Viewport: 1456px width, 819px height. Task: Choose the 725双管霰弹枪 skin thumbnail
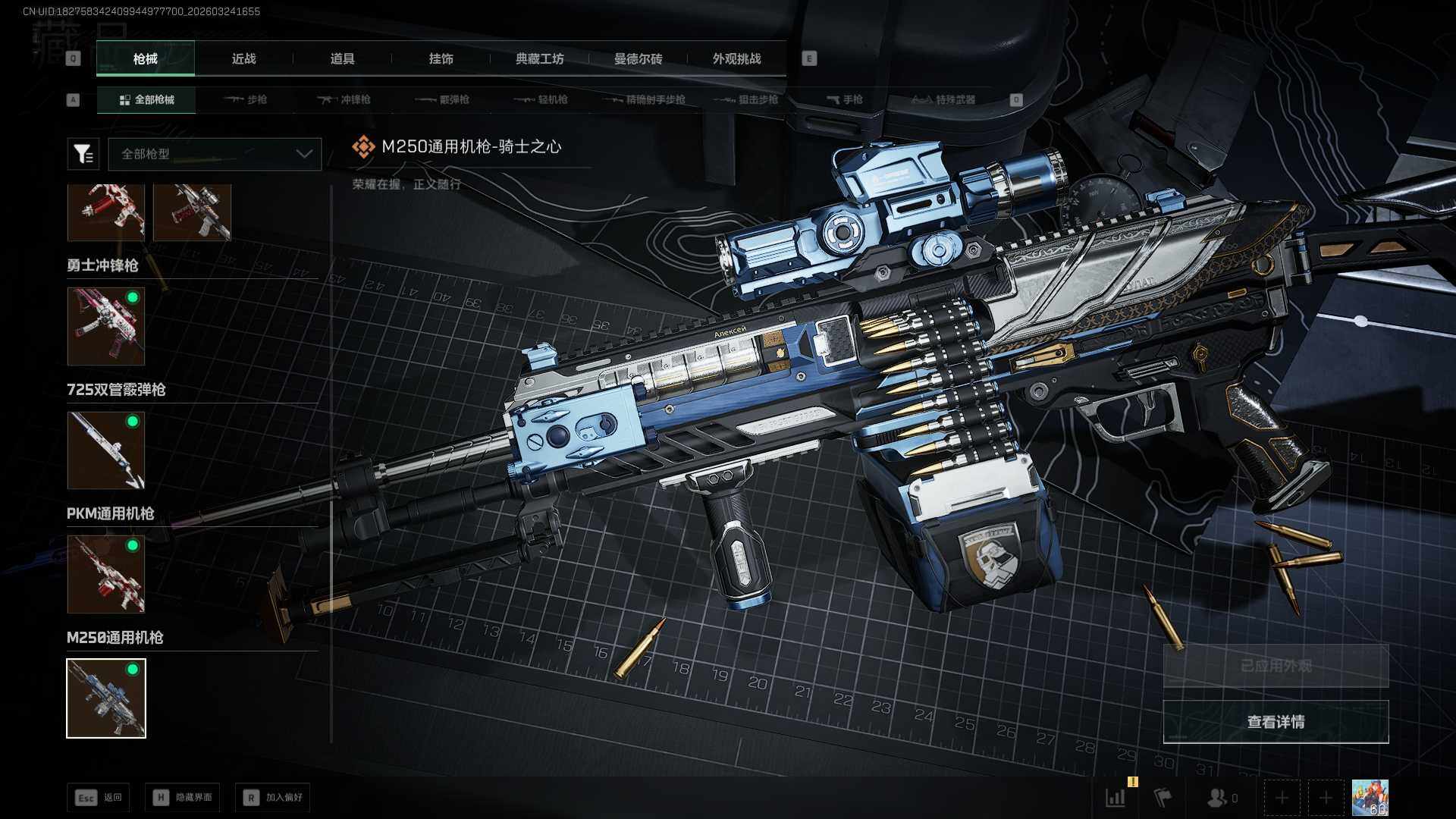106,450
